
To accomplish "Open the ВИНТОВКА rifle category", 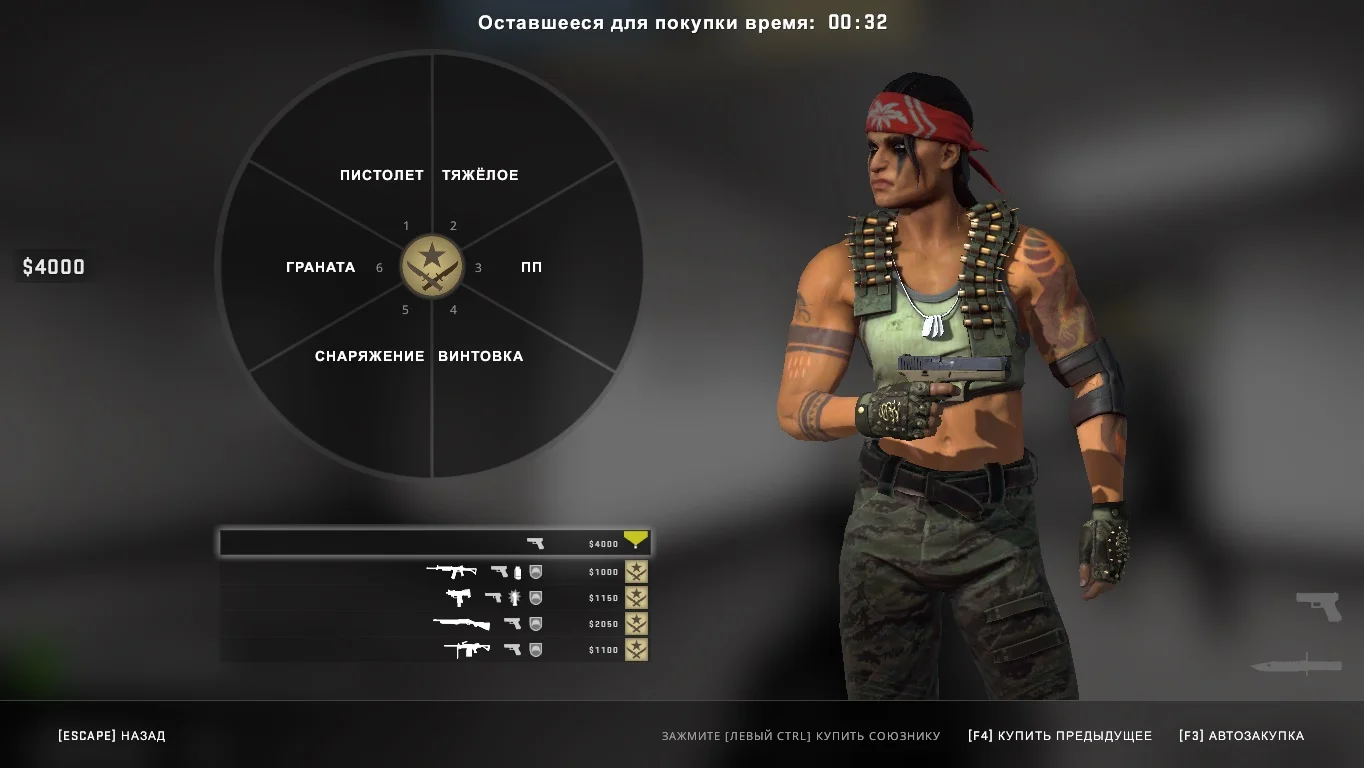I will (480, 356).
